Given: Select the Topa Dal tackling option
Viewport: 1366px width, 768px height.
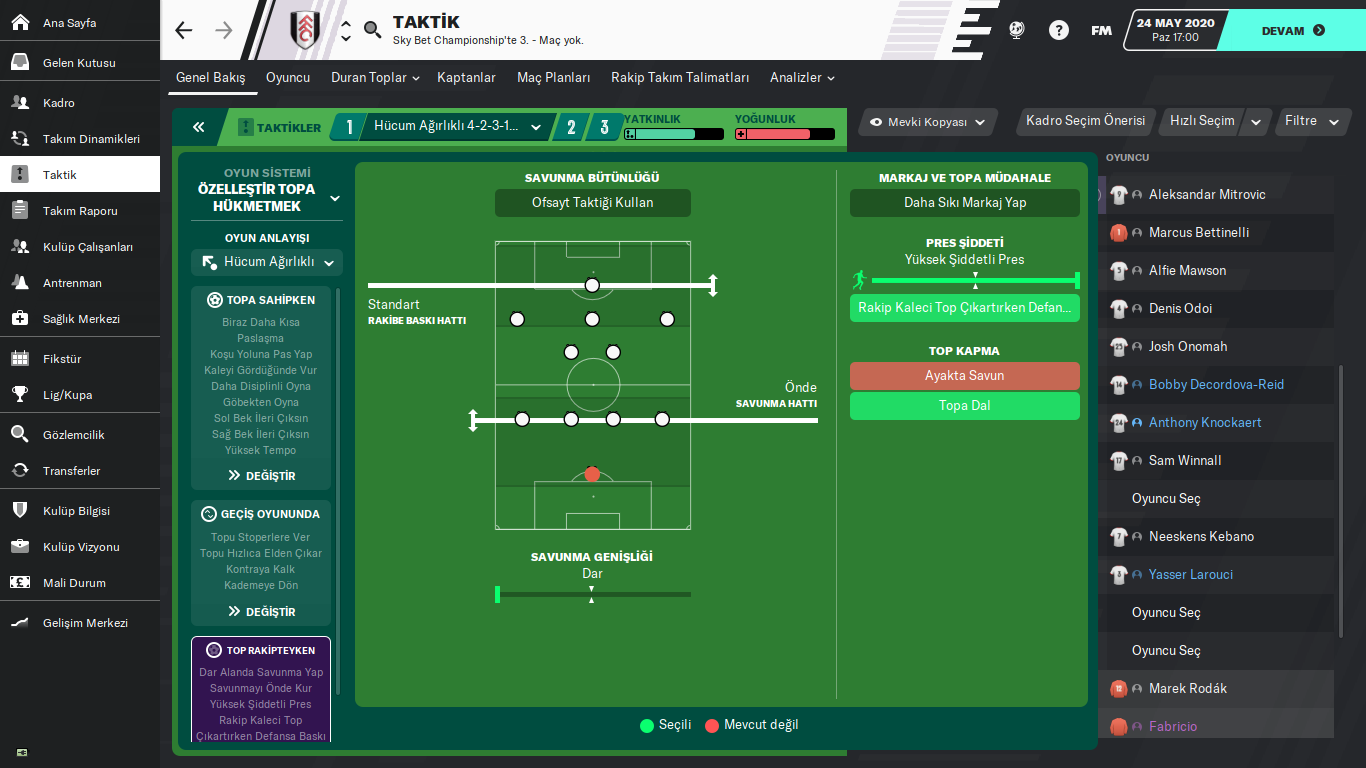Looking at the screenshot, I should pos(964,406).
